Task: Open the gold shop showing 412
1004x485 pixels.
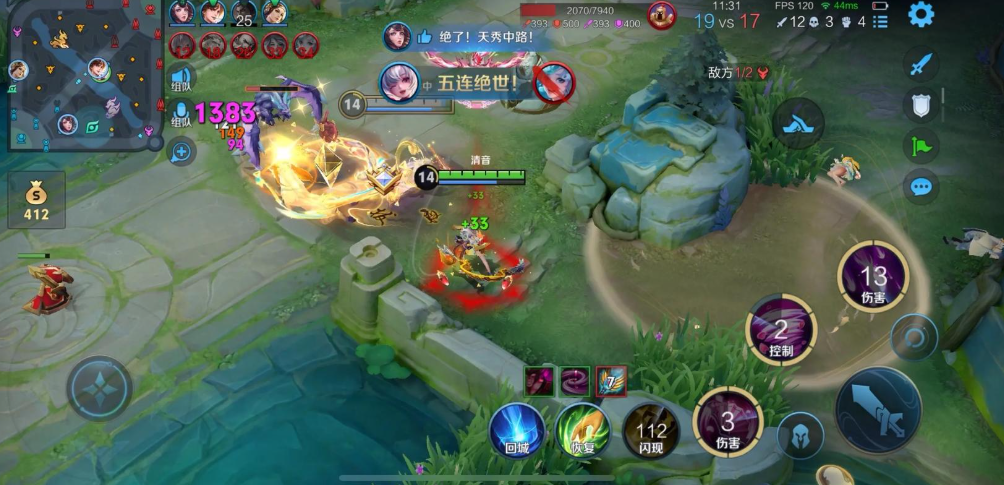Action: click(37, 199)
